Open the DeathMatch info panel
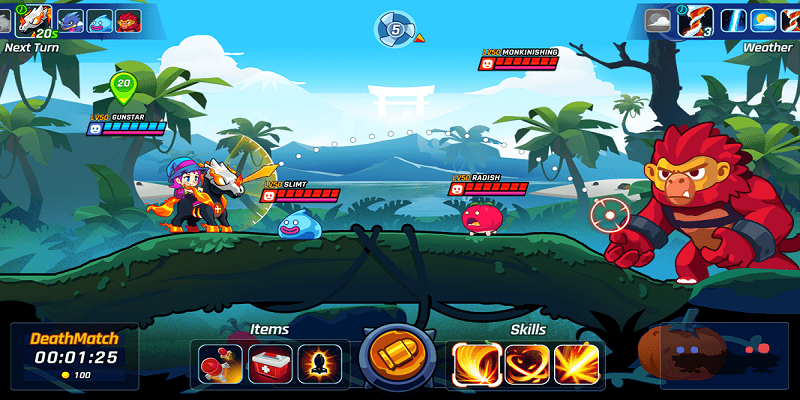Image resolution: width=800 pixels, height=400 pixels. click(74, 355)
